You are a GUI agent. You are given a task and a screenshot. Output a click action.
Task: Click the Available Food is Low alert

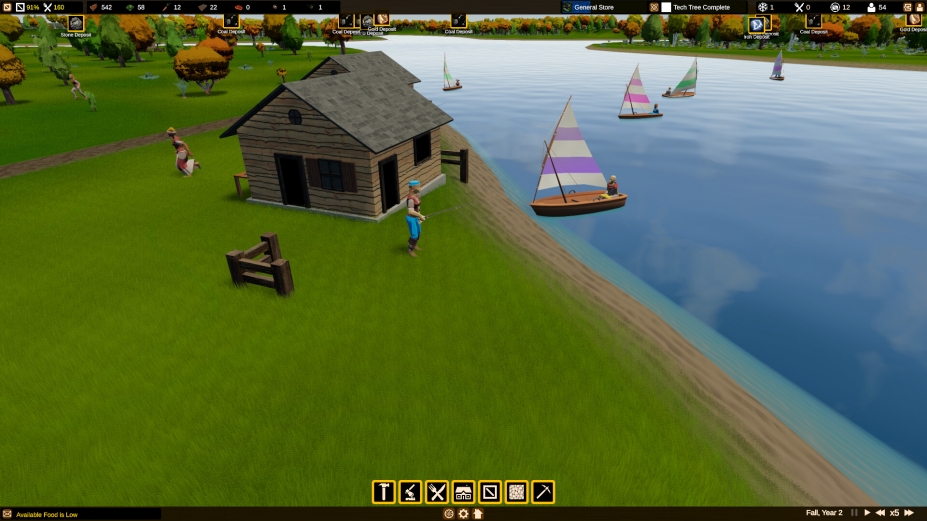[47, 514]
